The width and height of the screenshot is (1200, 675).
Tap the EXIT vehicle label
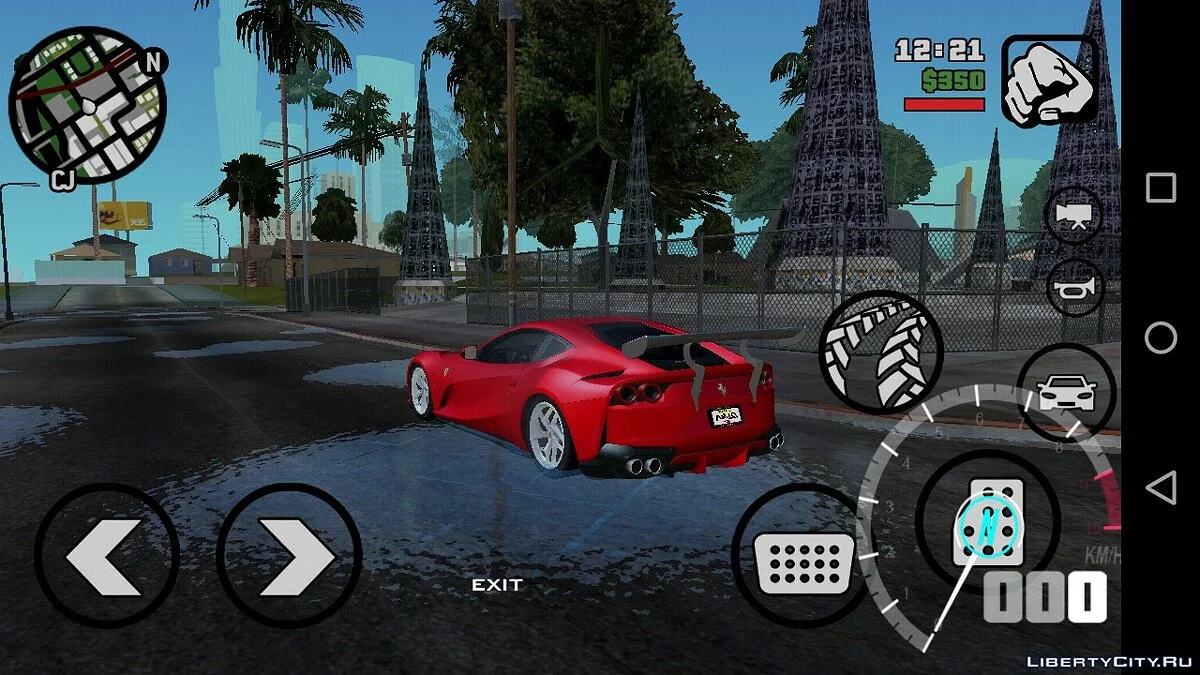[497, 585]
